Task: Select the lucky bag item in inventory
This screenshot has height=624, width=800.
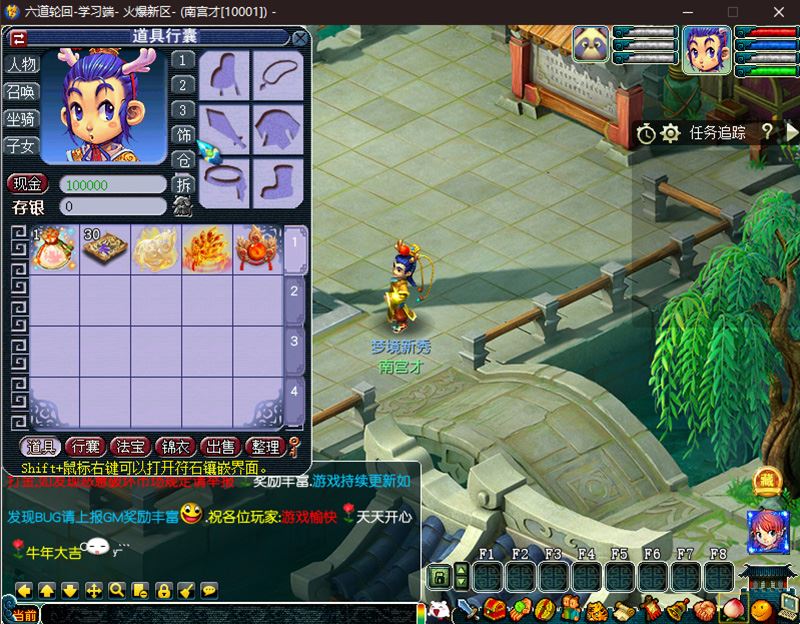Action: click(53, 249)
